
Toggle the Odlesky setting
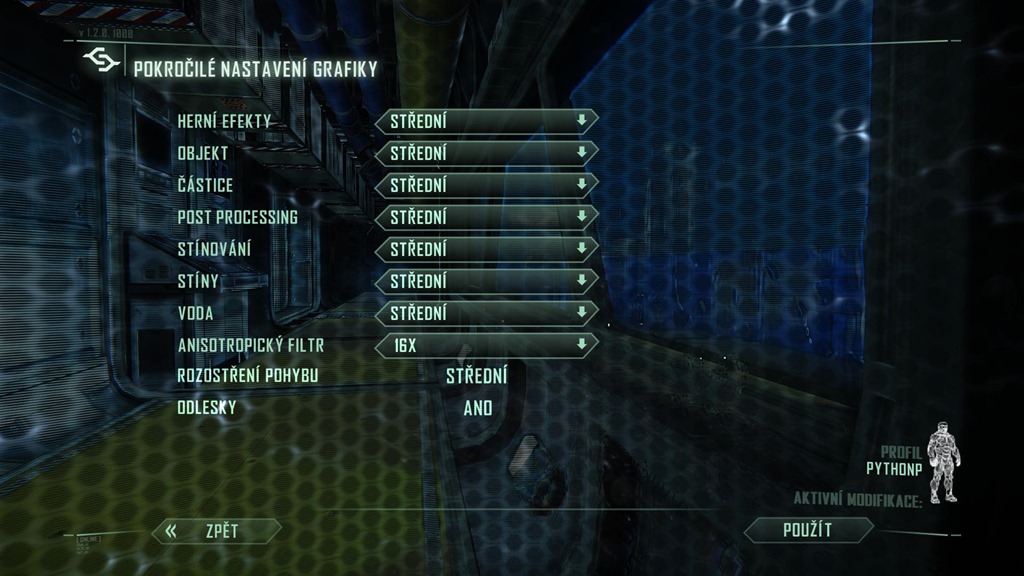click(x=478, y=408)
